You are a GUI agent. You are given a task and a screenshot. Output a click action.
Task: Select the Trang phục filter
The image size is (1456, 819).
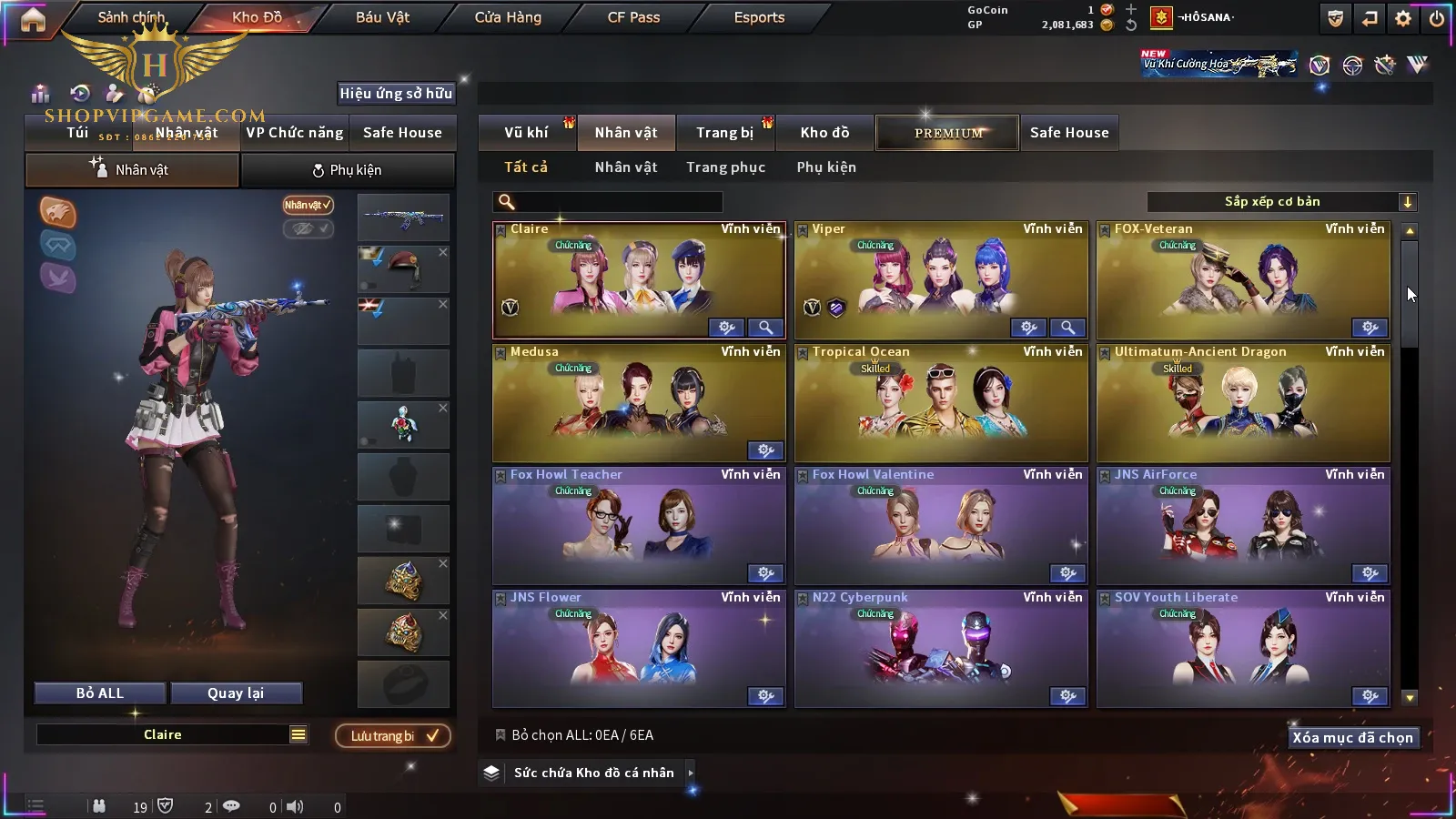[x=725, y=167]
